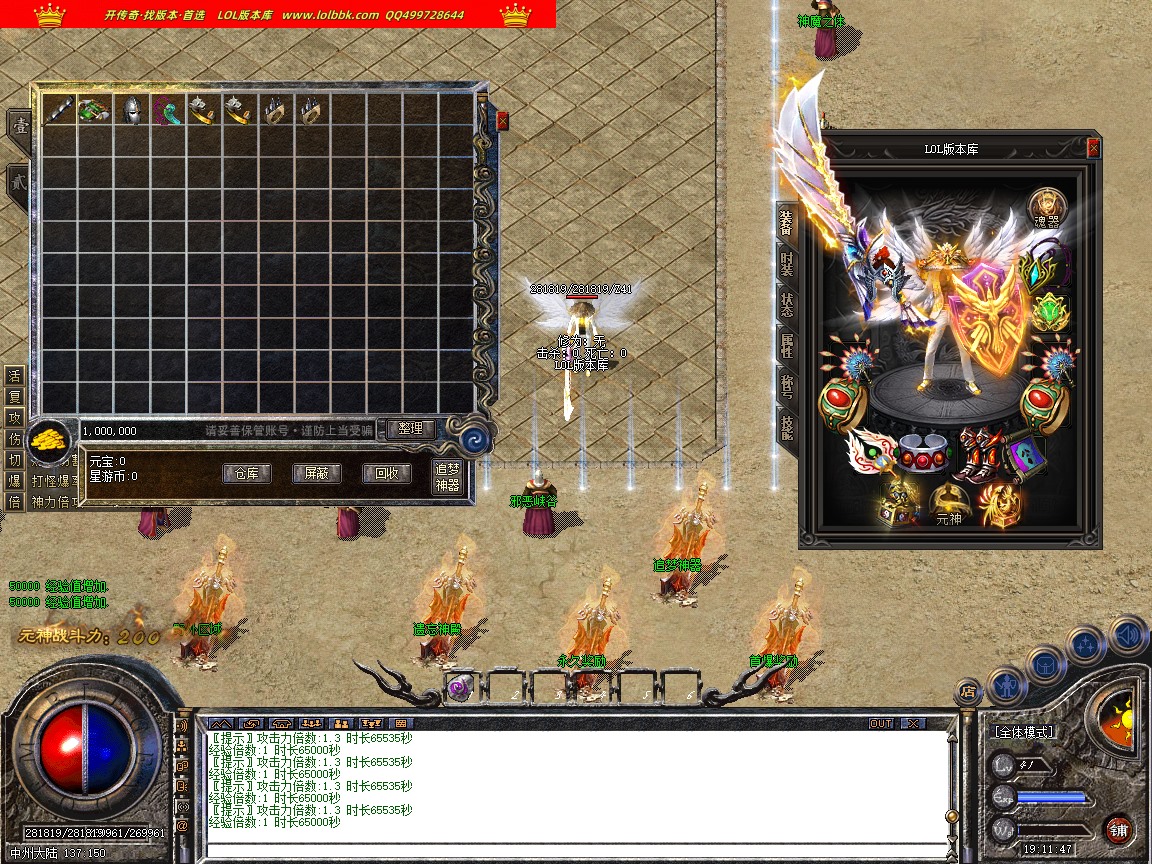Open the 状态 status tab
This screenshot has height=864, width=1152.
787,303
